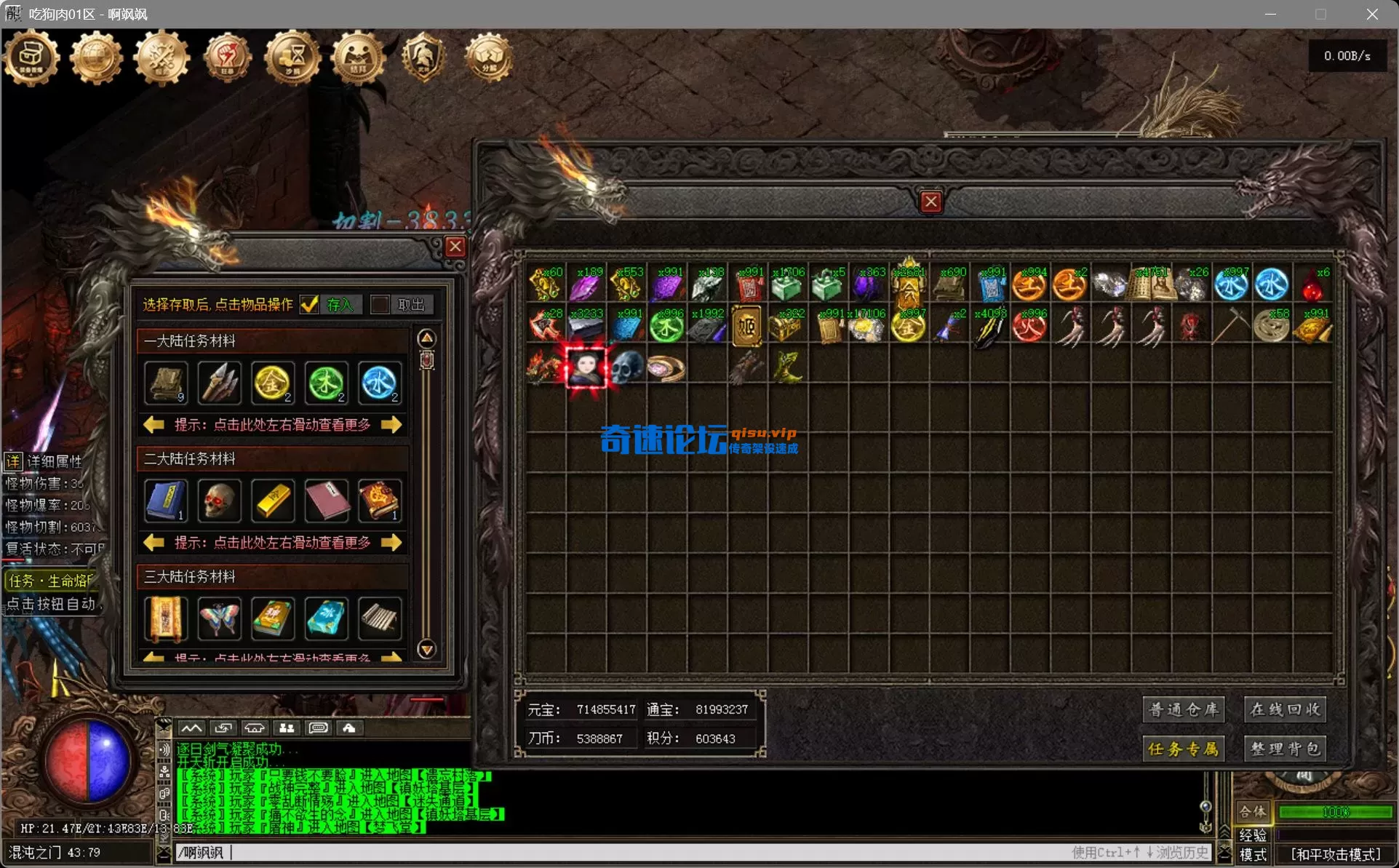
Task: Open the 普通仓库 warehouse view
Action: click(x=1184, y=709)
